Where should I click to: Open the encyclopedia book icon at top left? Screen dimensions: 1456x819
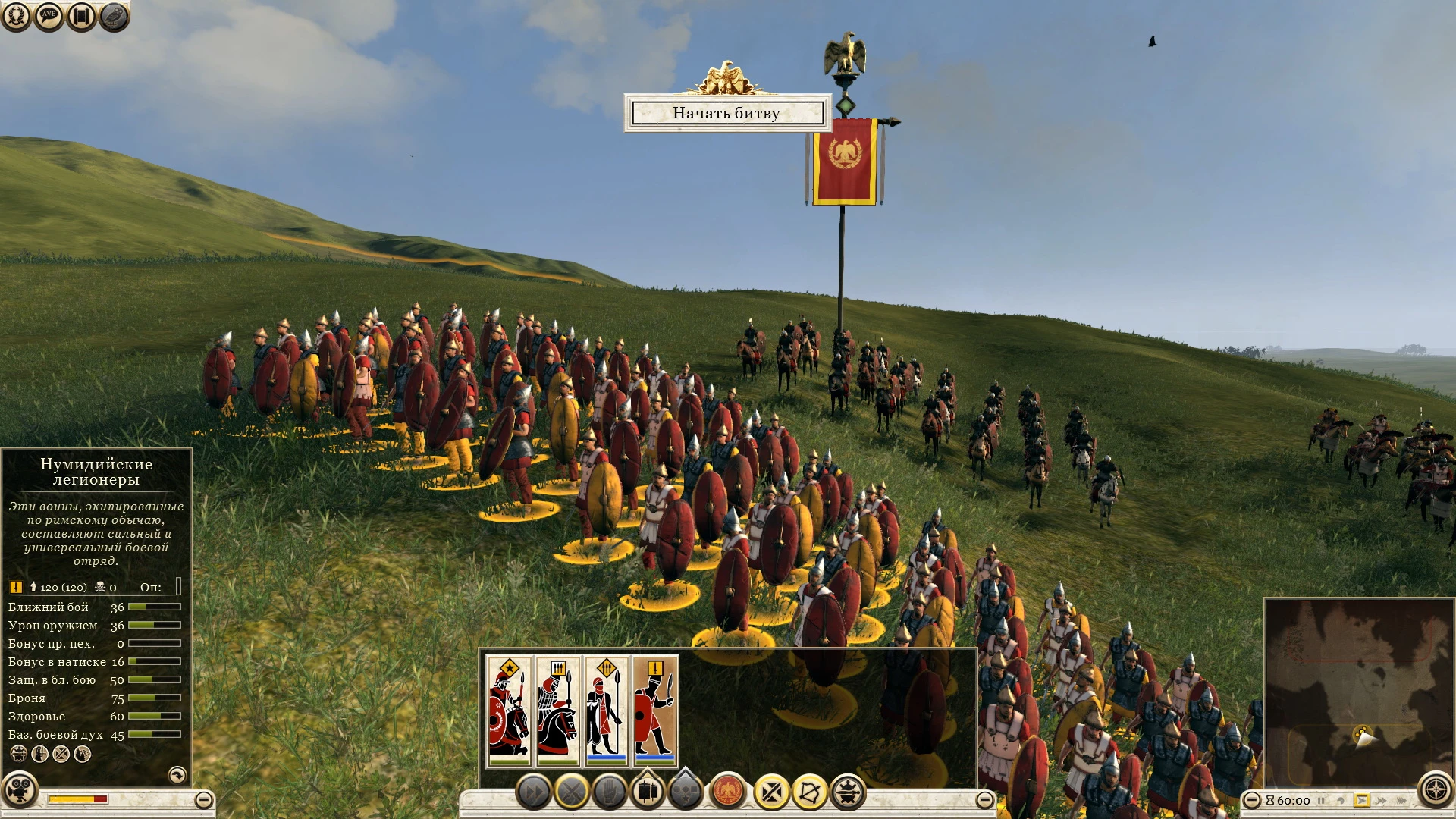tap(81, 15)
